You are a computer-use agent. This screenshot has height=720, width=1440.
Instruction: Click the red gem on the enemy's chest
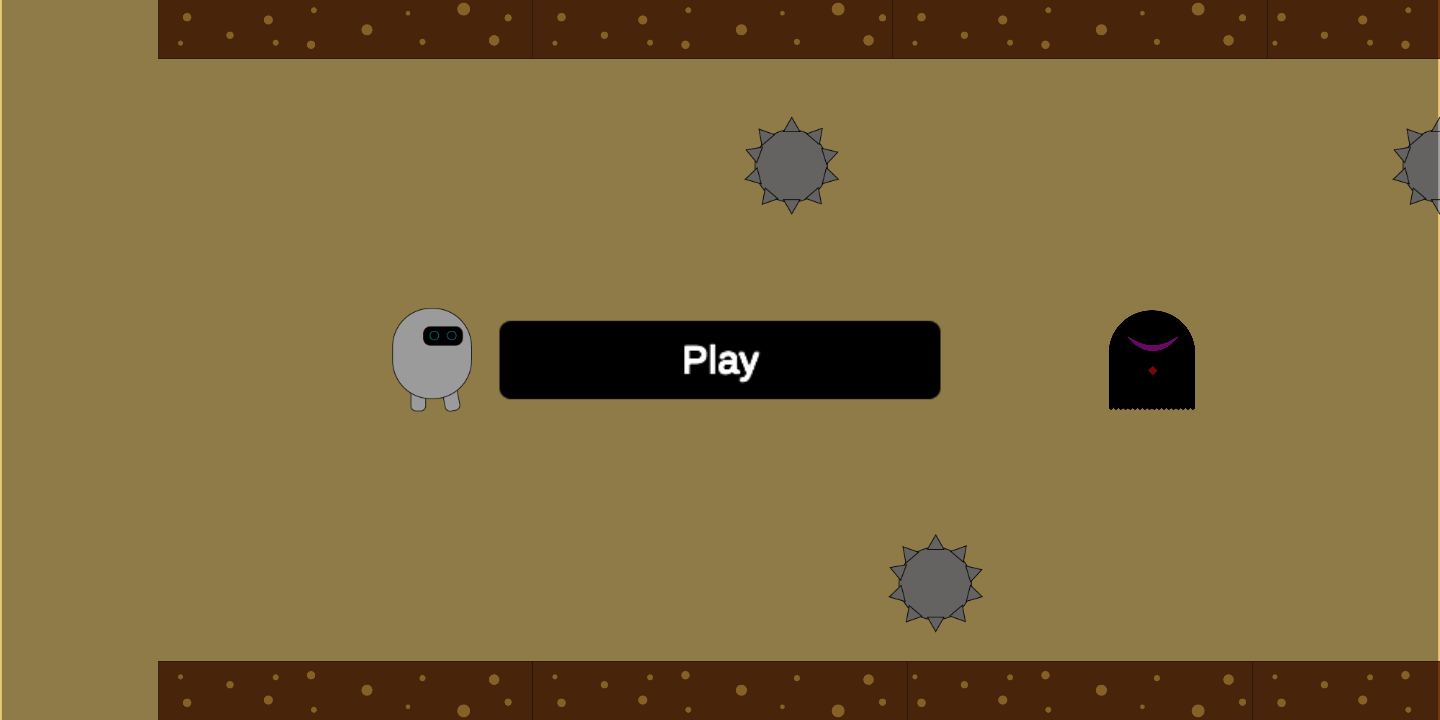point(1152,371)
